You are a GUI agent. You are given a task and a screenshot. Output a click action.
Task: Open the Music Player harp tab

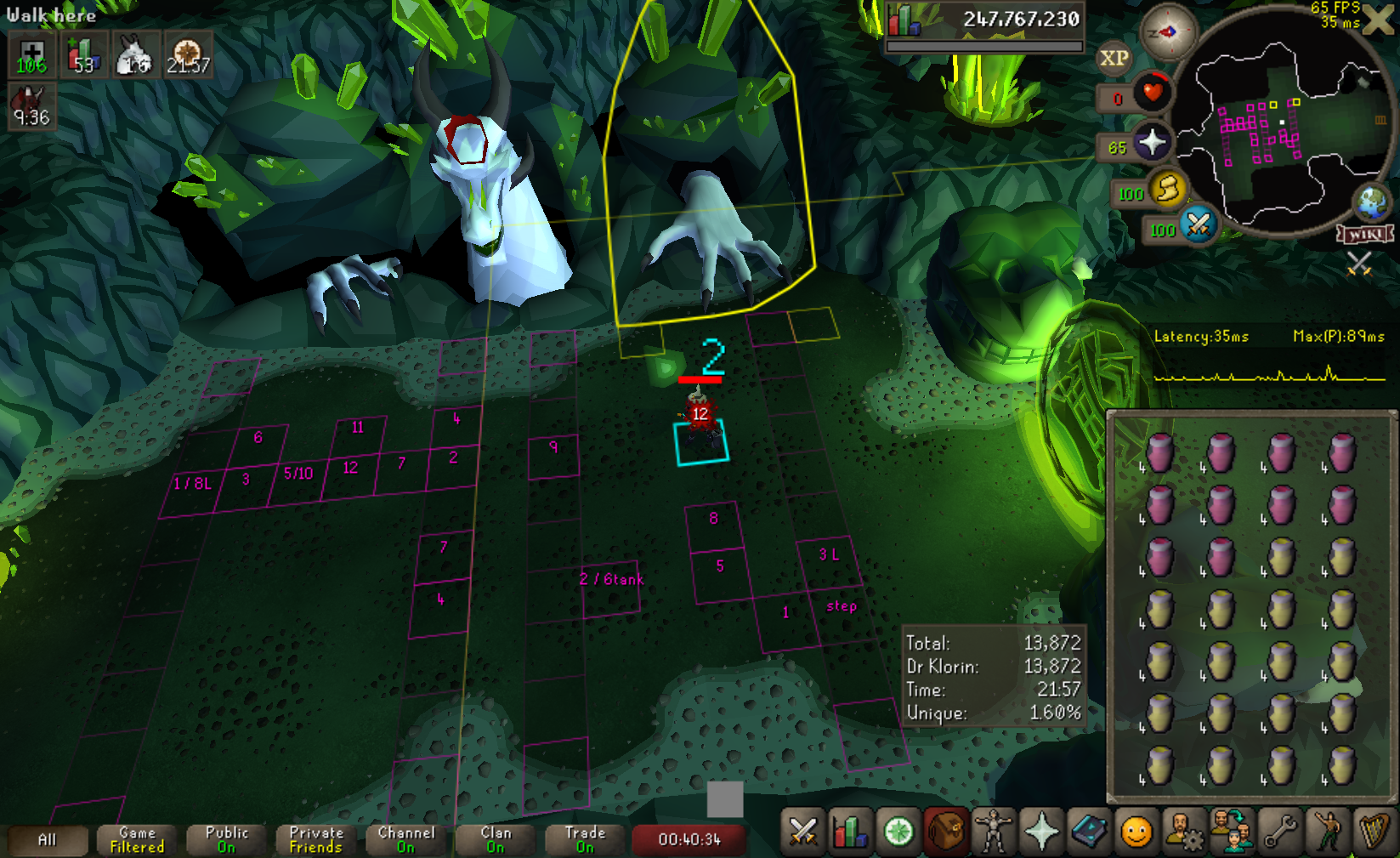(x=1374, y=831)
